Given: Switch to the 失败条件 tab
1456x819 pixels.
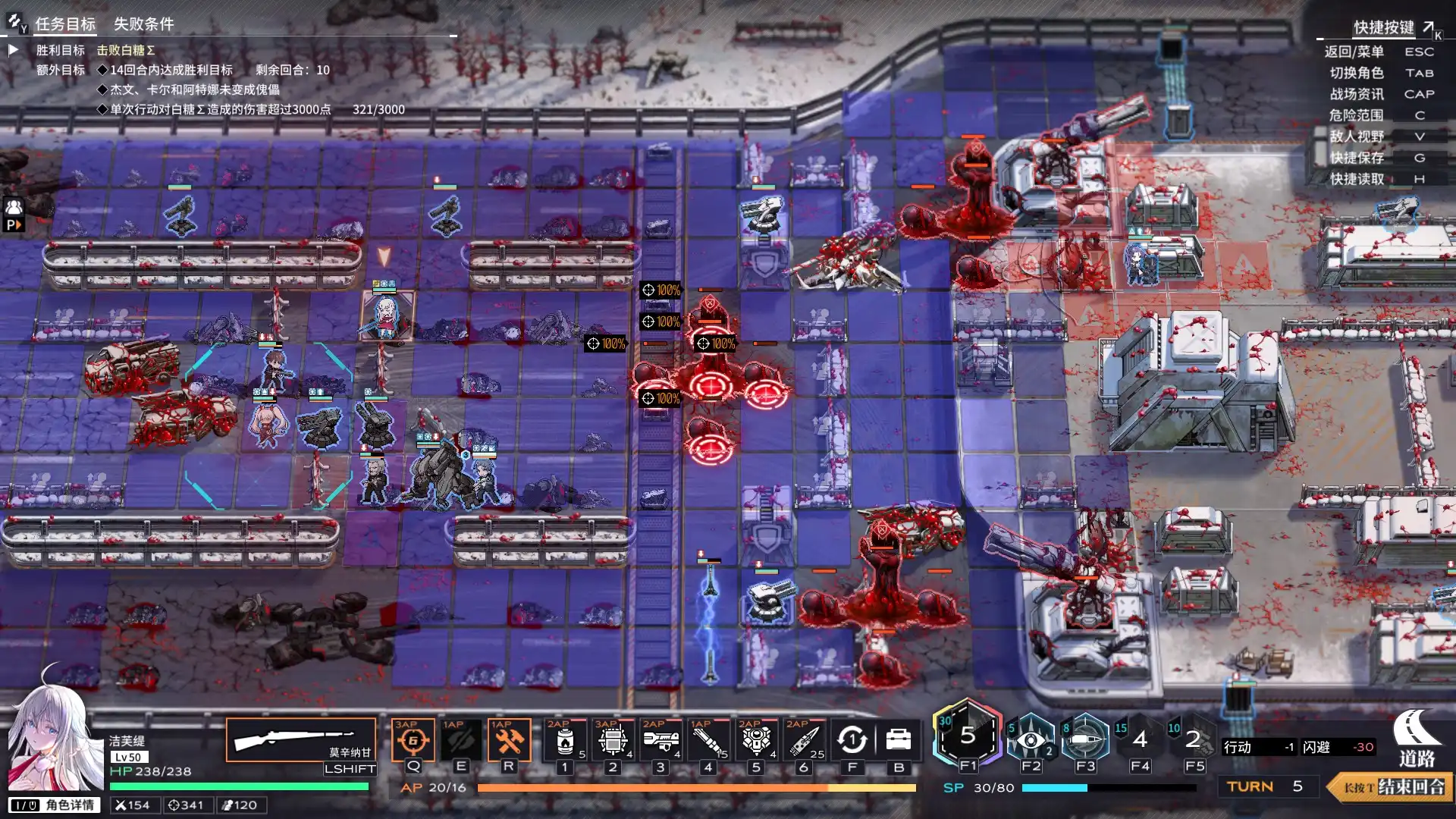Looking at the screenshot, I should coord(143,24).
